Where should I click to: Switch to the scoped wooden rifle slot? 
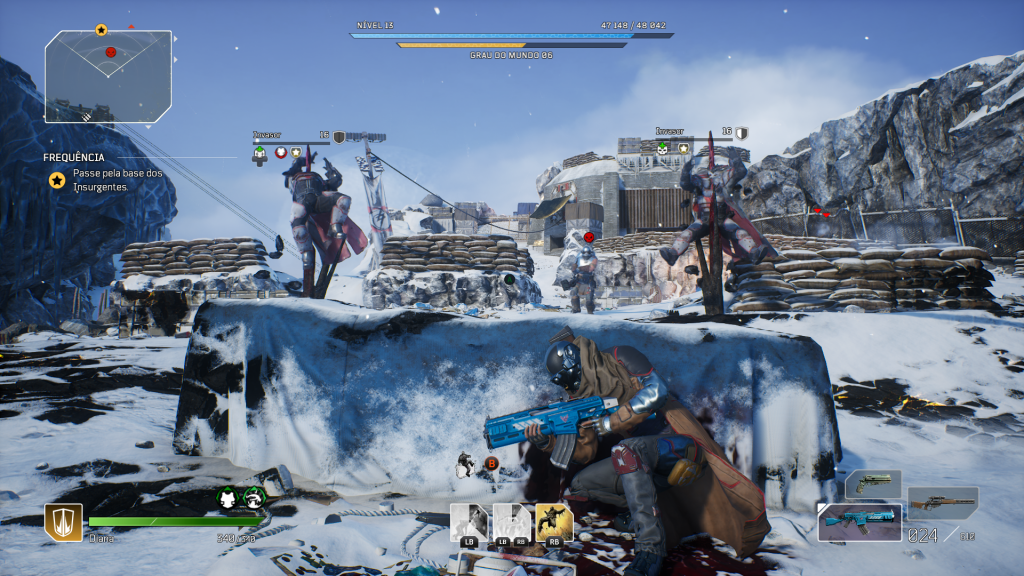coord(942,502)
